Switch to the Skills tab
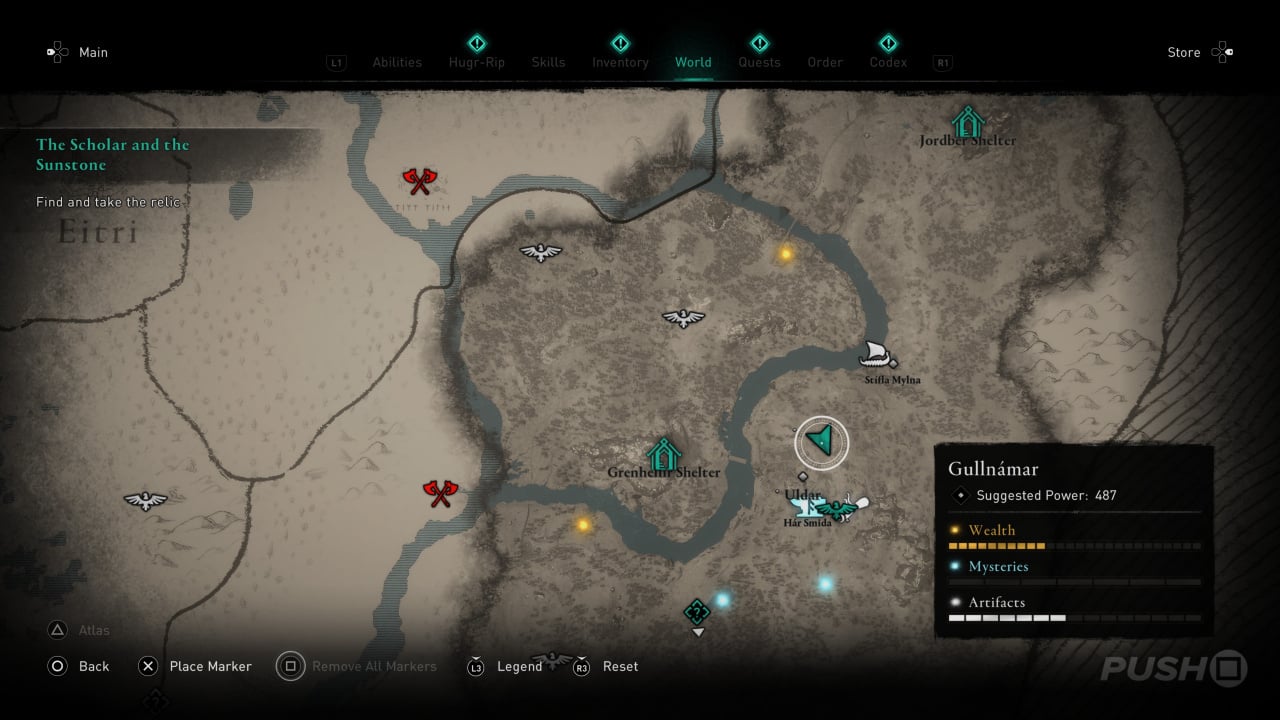 [548, 62]
